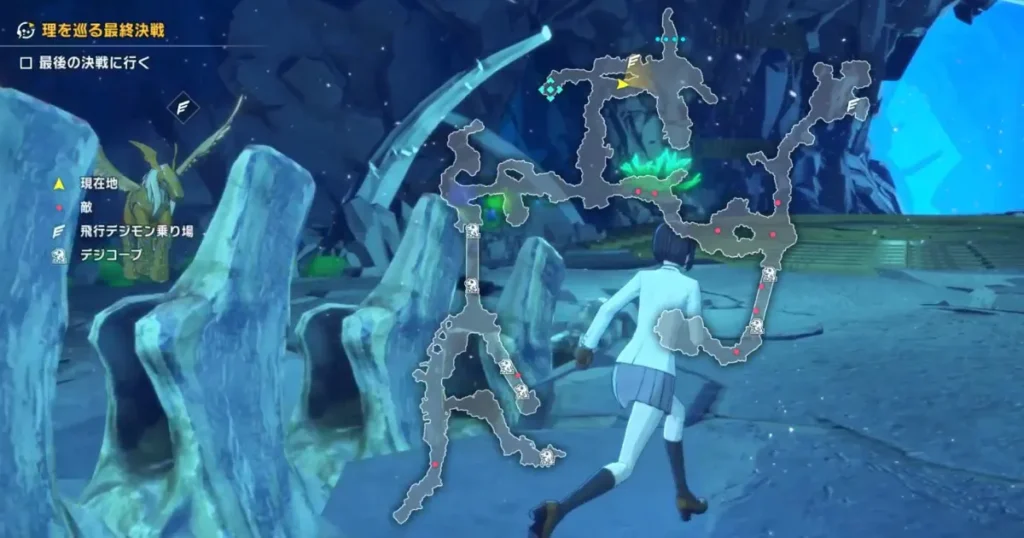Click the three teal dots at the map's top
Screen dimensions: 1024x538
pos(670,40)
